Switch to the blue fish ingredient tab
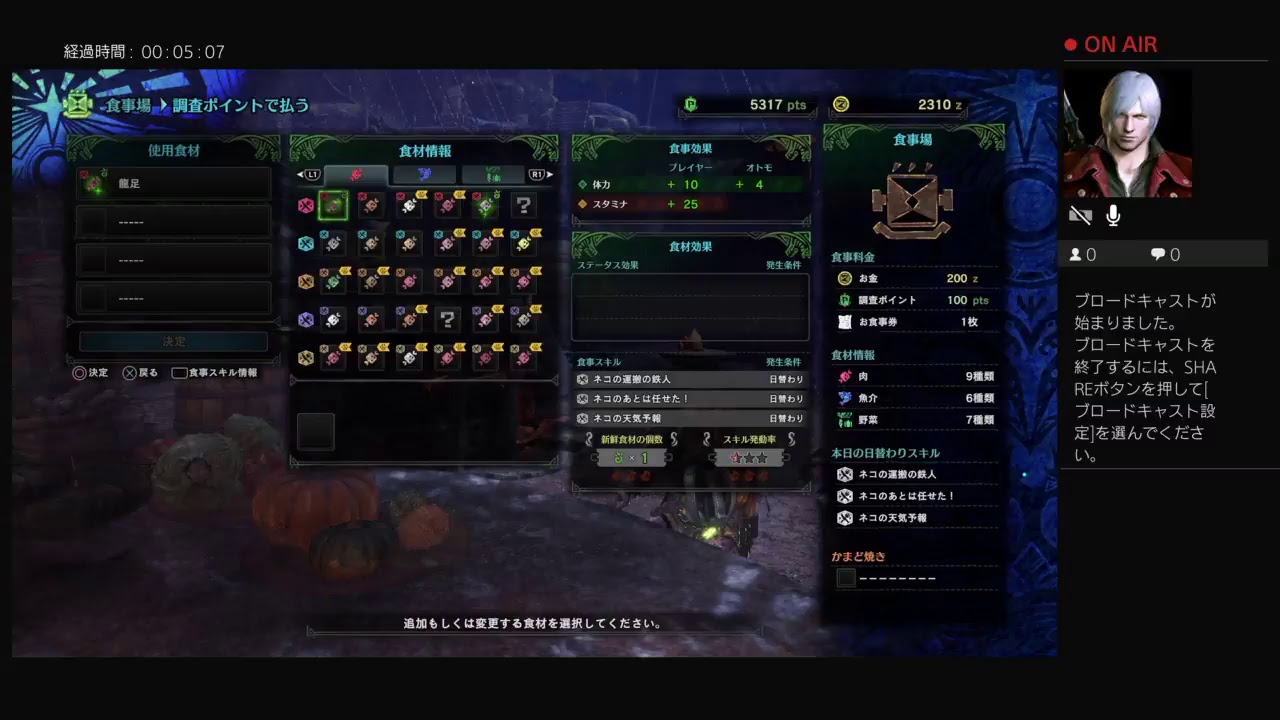Screen dimensions: 1280x720 pos(423,174)
